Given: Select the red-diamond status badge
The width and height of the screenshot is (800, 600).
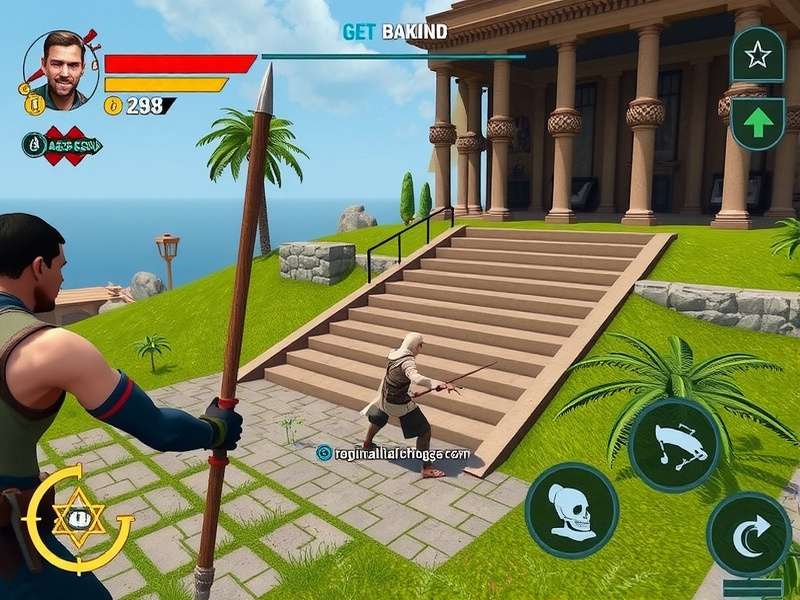Looking at the screenshot, I should pyautogui.click(x=63, y=145).
